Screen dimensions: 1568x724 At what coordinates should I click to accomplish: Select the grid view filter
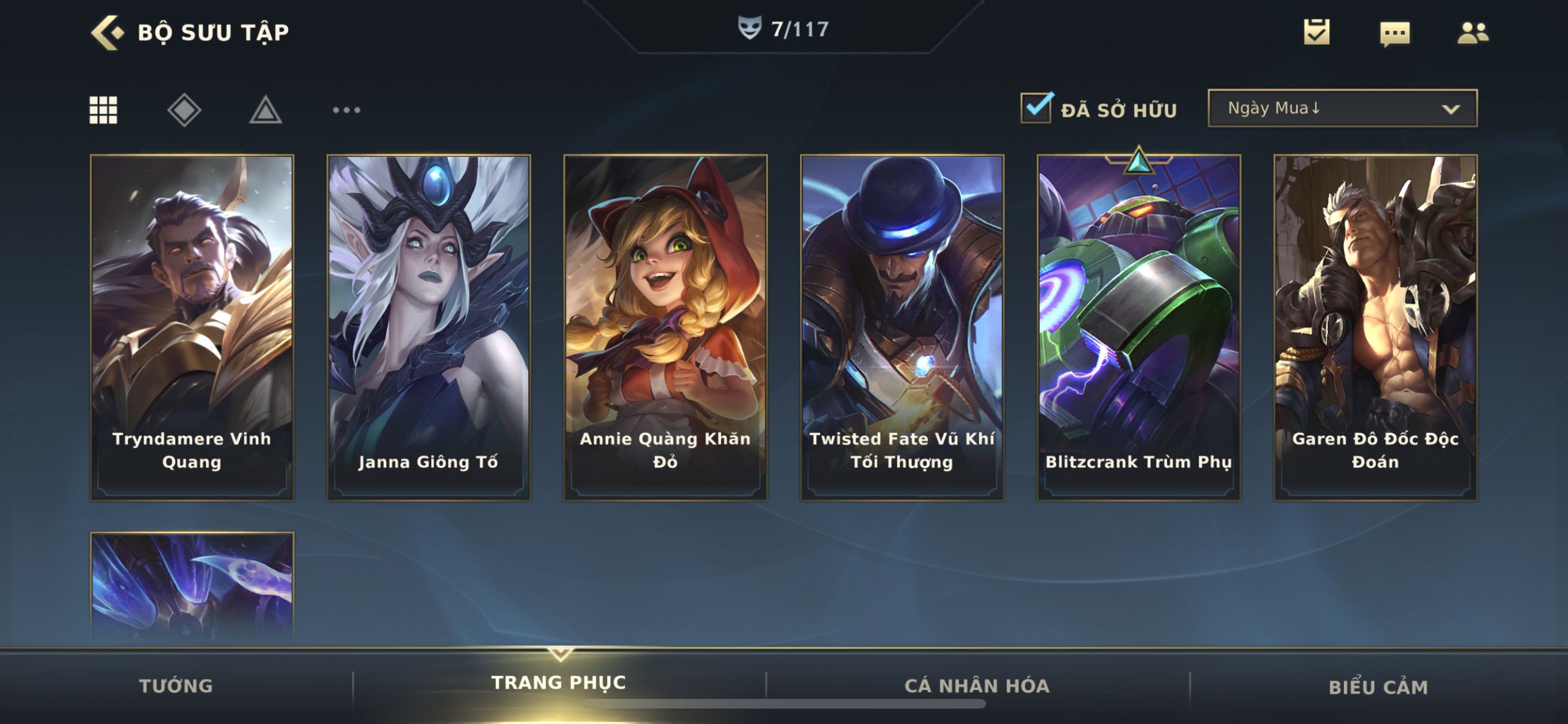tap(103, 110)
